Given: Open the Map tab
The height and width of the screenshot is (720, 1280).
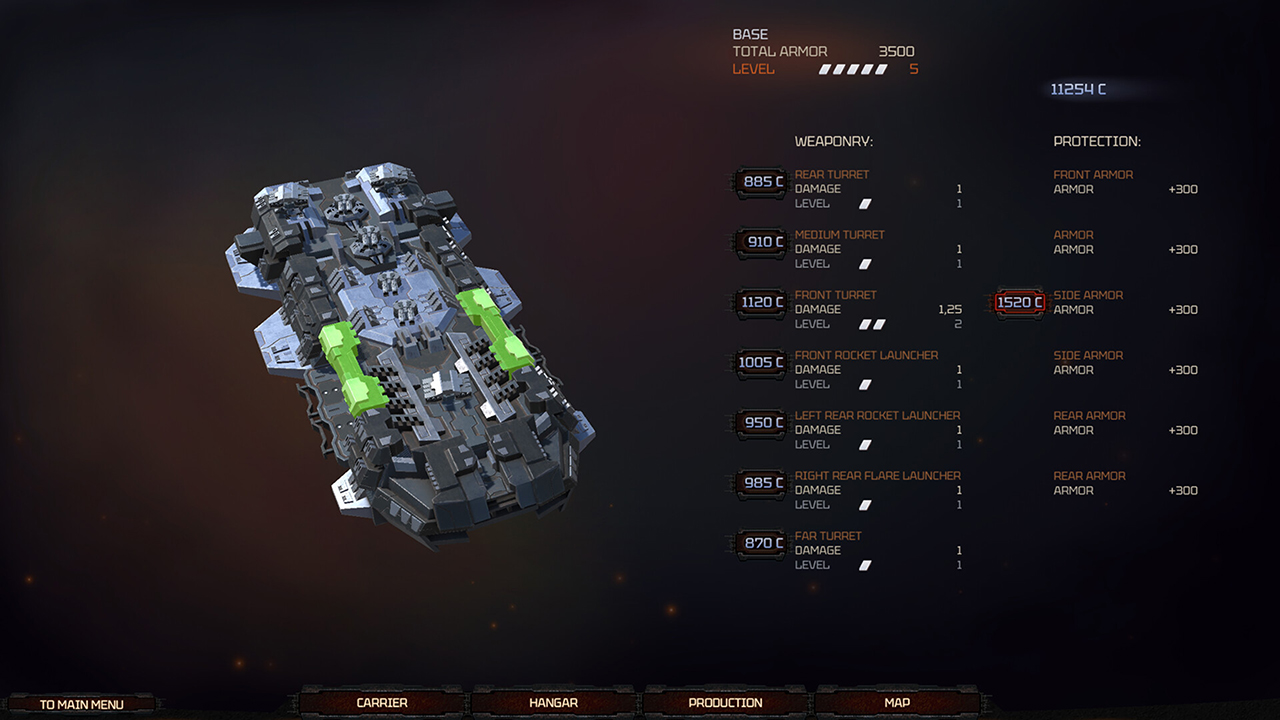Looking at the screenshot, I should pyautogui.click(x=895, y=702).
